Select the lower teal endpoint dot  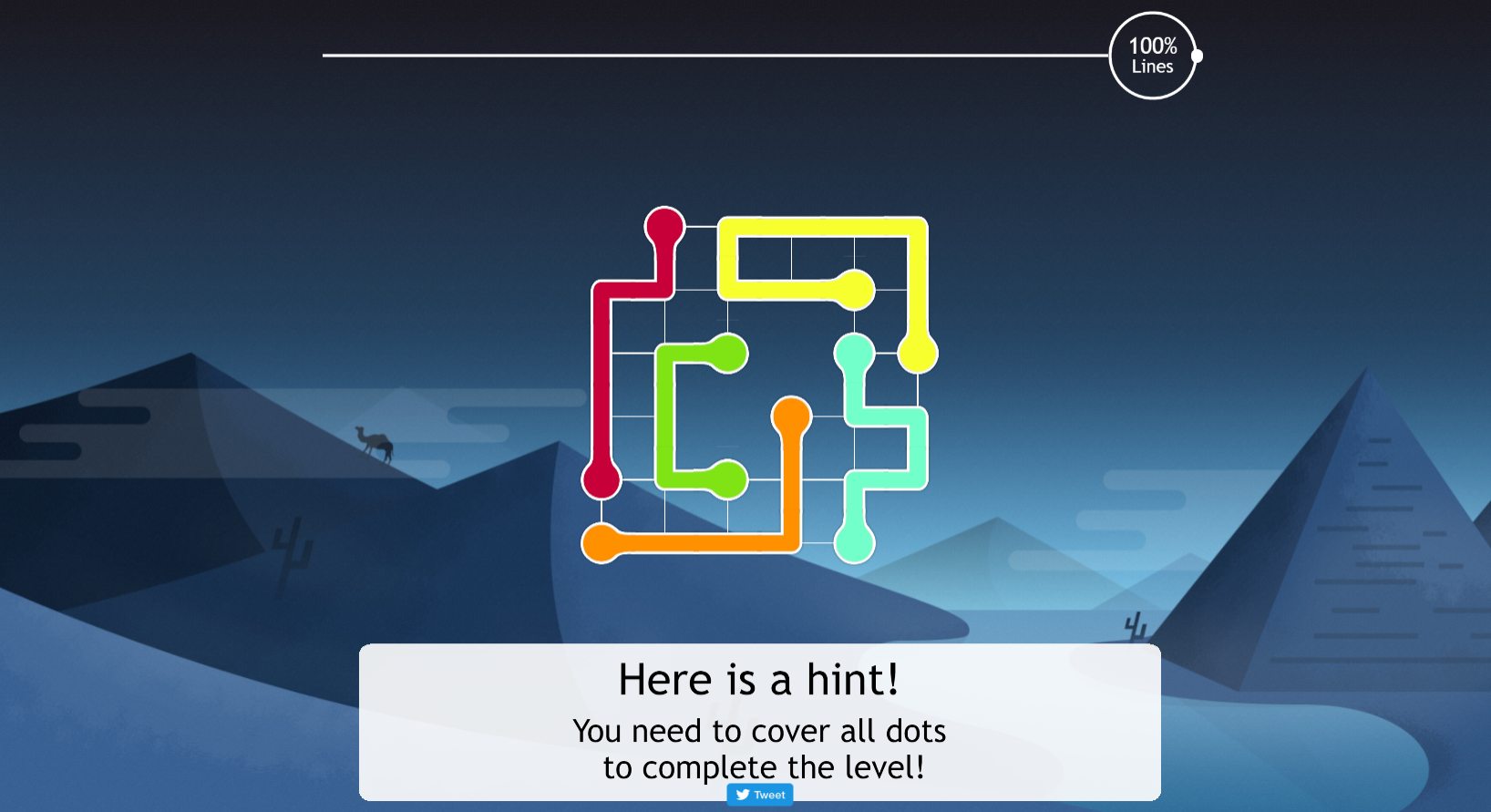pos(854,543)
